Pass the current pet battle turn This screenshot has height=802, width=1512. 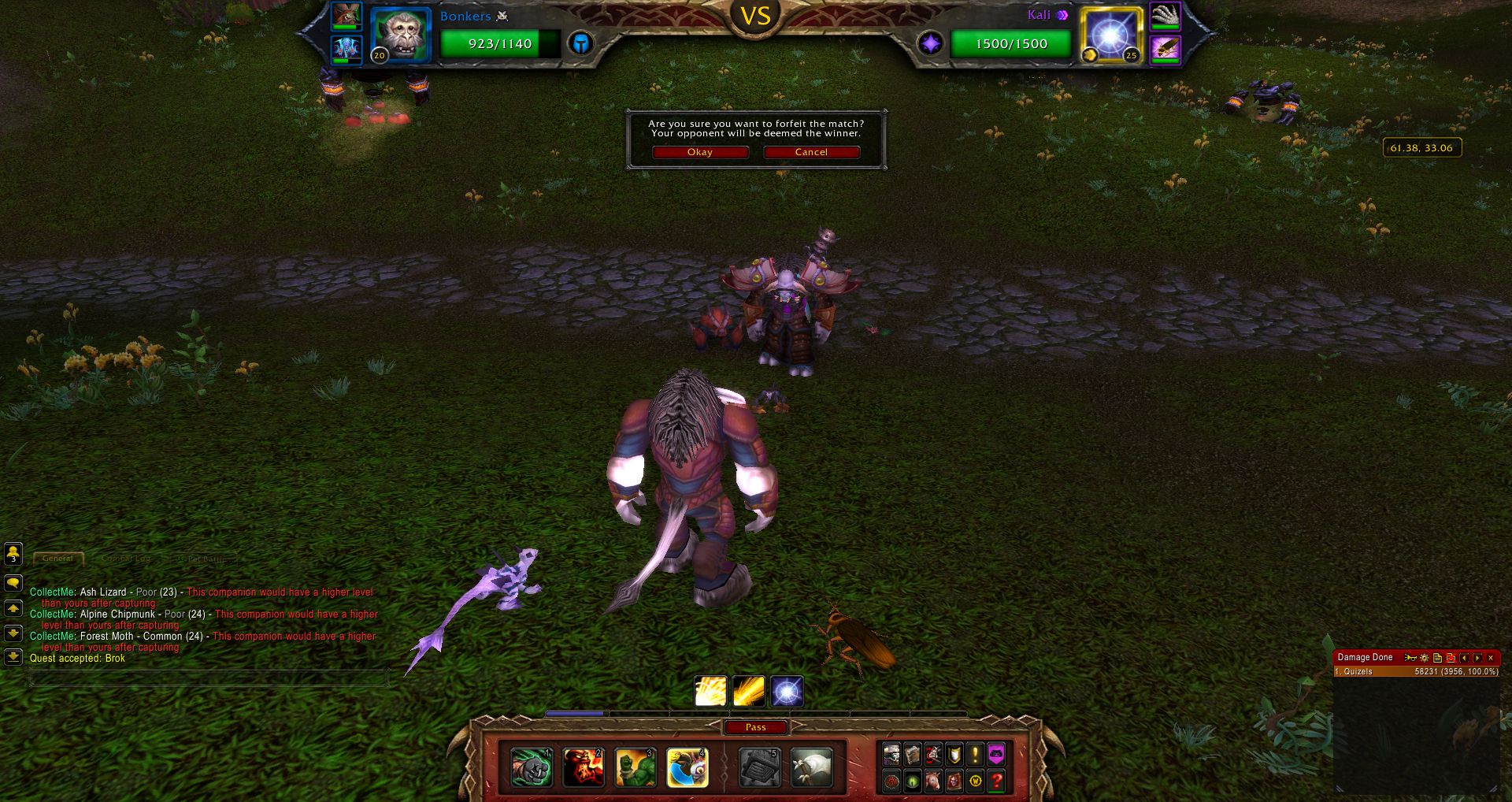755,727
